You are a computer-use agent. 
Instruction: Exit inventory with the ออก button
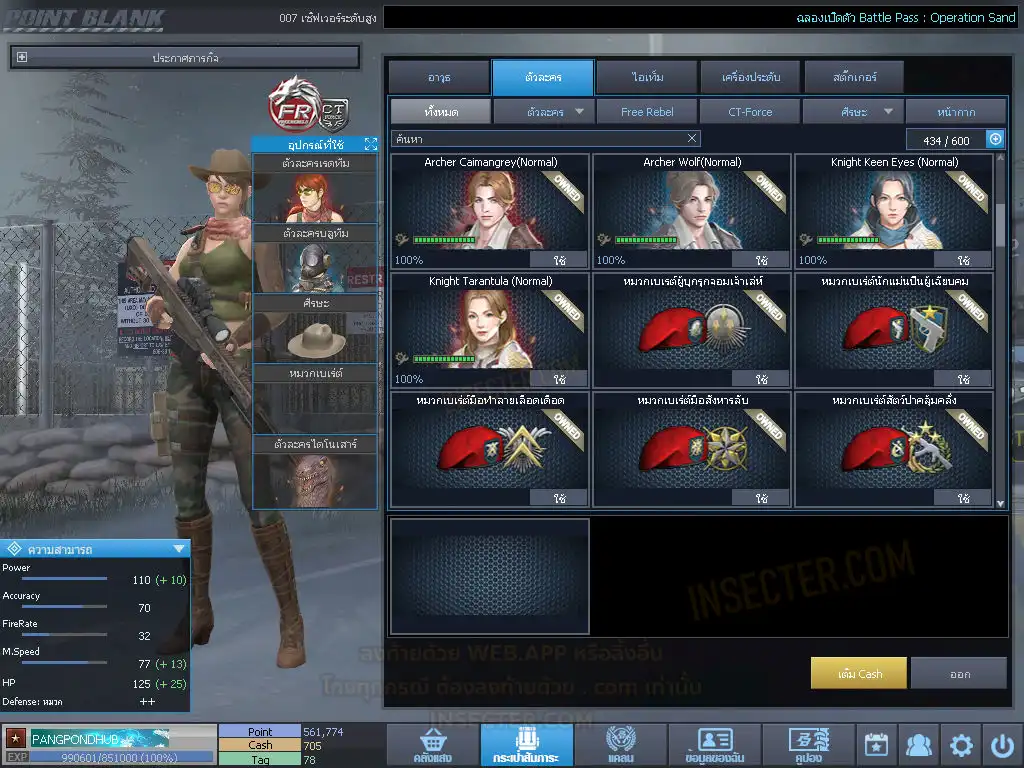959,673
